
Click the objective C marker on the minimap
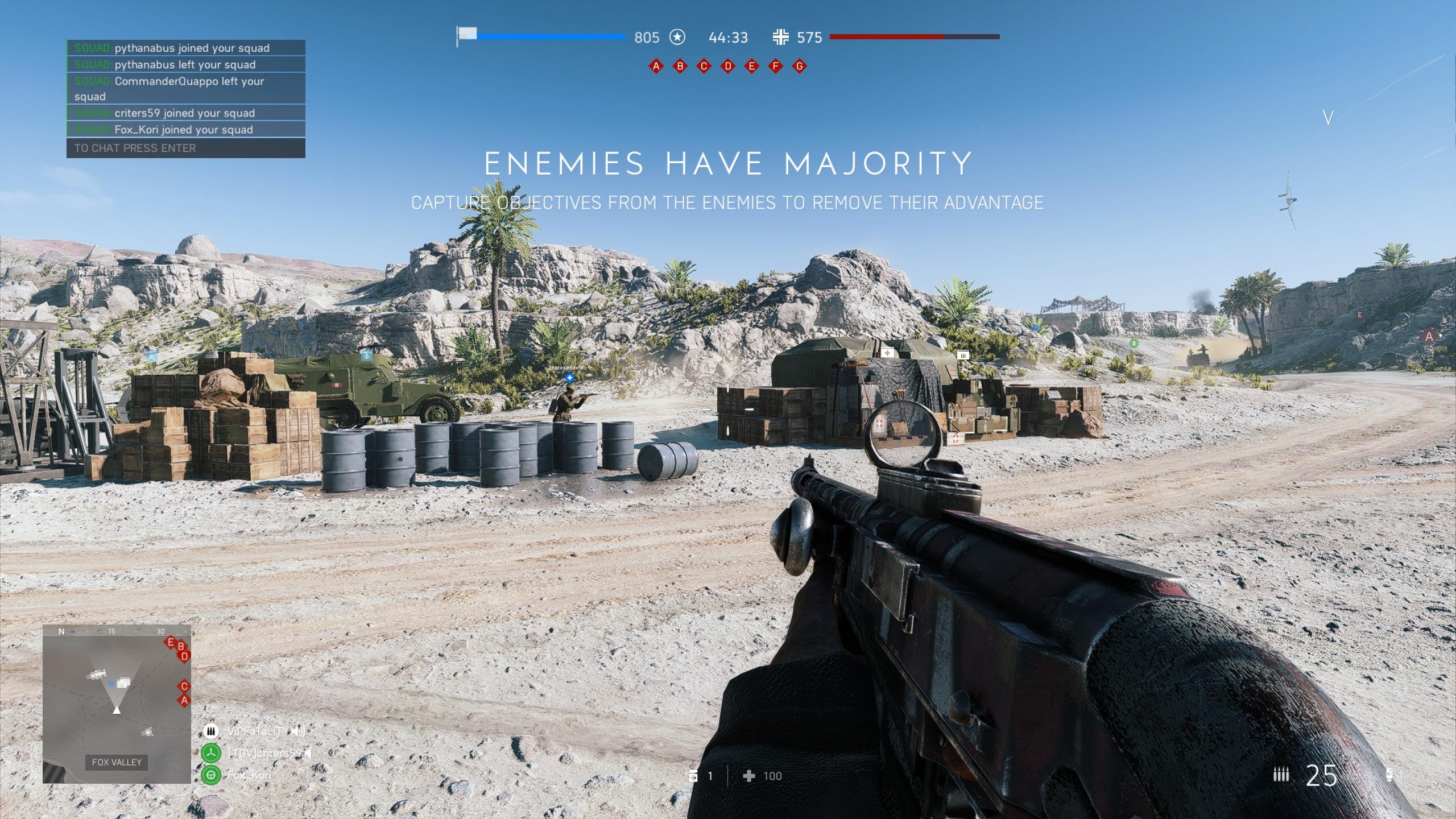[x=184, y=686]
